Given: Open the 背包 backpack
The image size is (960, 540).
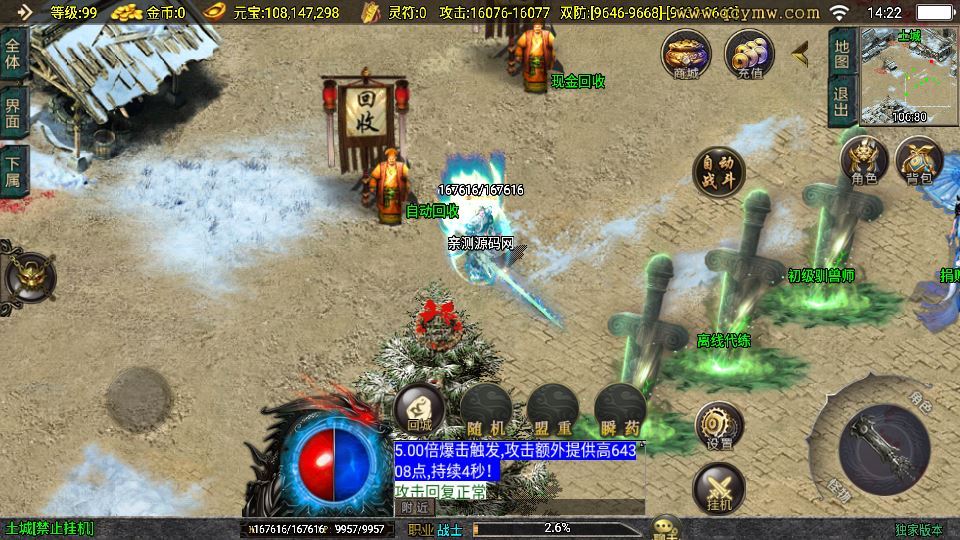Looking at the screenshot, I should [x=919, y=161].
